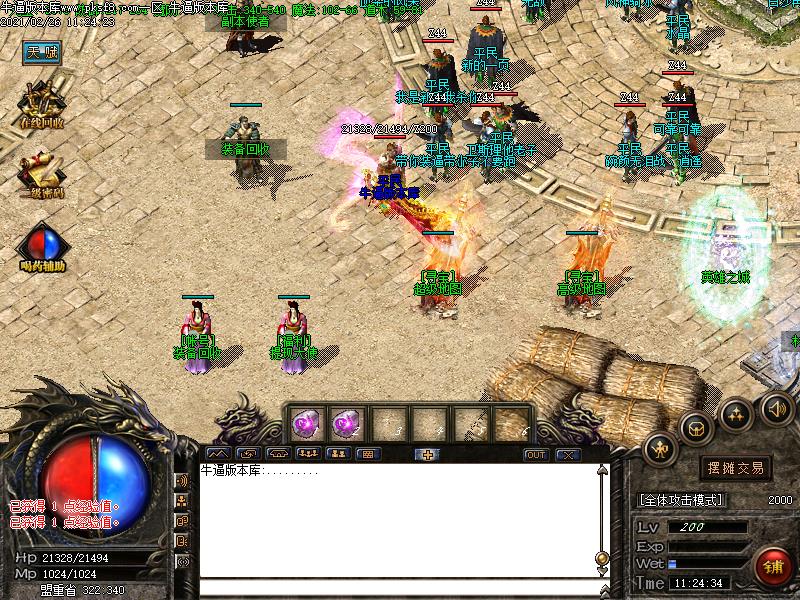Image resolution: width=800 pixels, height=600 pixels.
Task: Click the chat input line
Action: [x=400, y=587]
